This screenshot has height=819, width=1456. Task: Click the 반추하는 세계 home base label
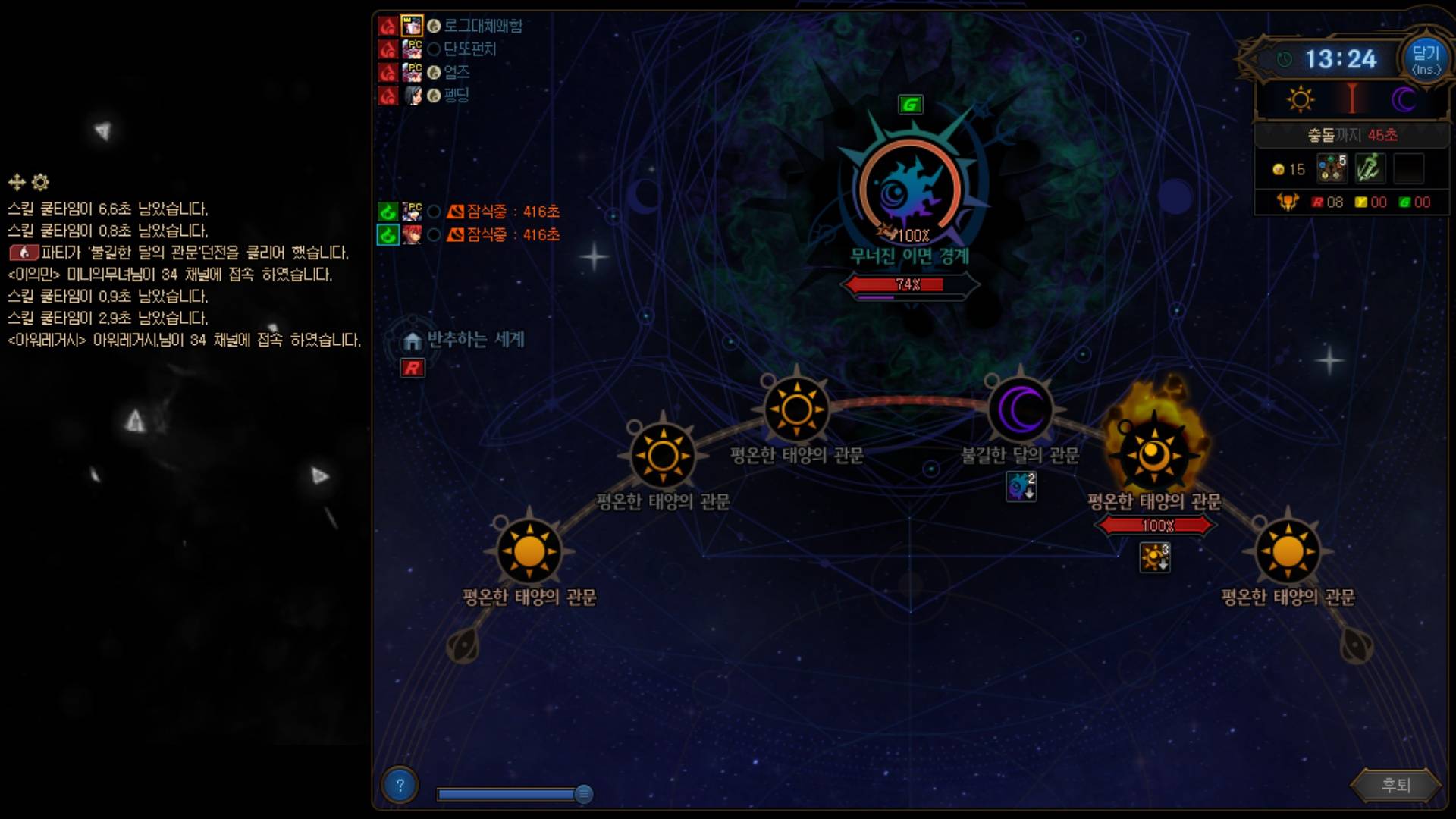(x=475, y=340)
